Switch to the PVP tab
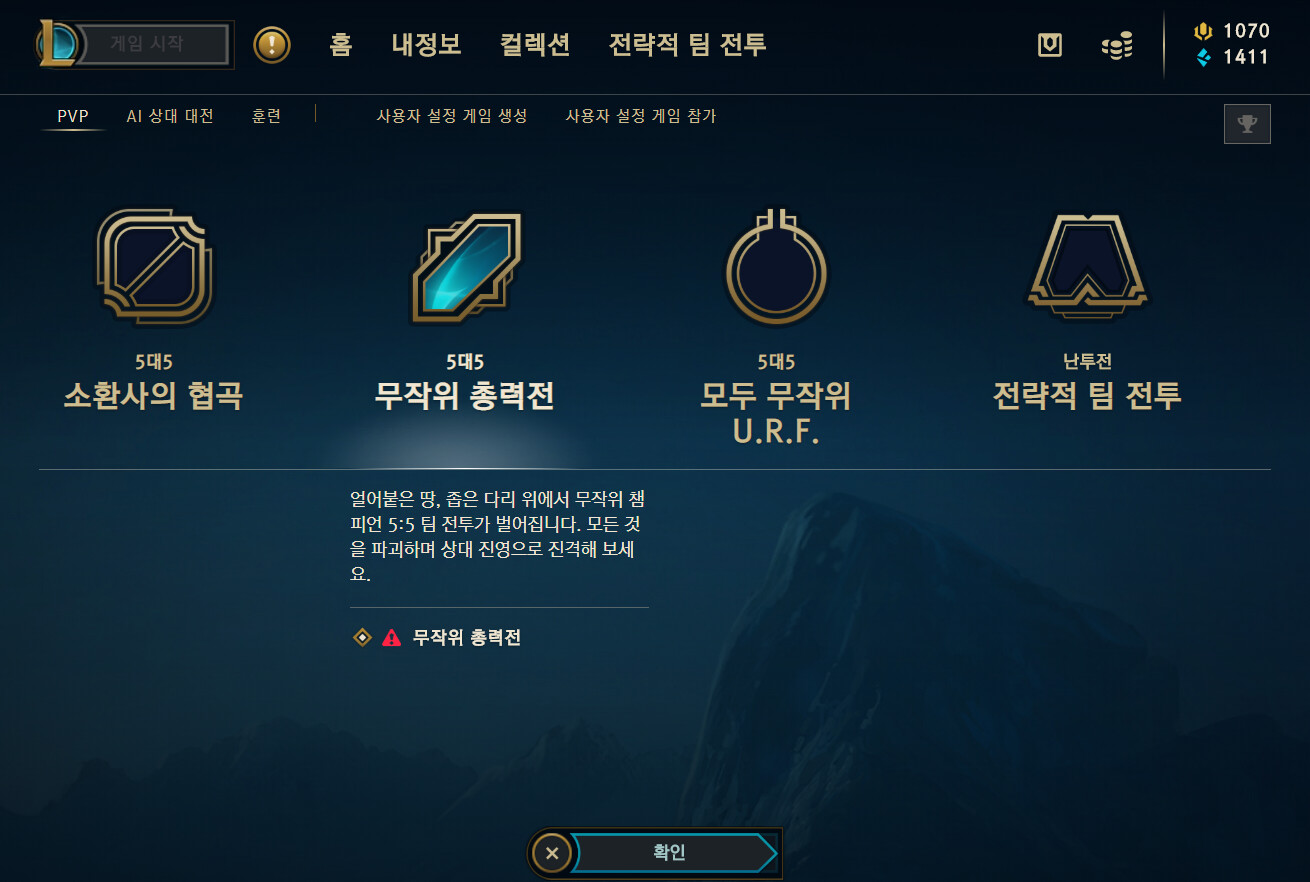The image size is (1310, 882). click(70, 116)
